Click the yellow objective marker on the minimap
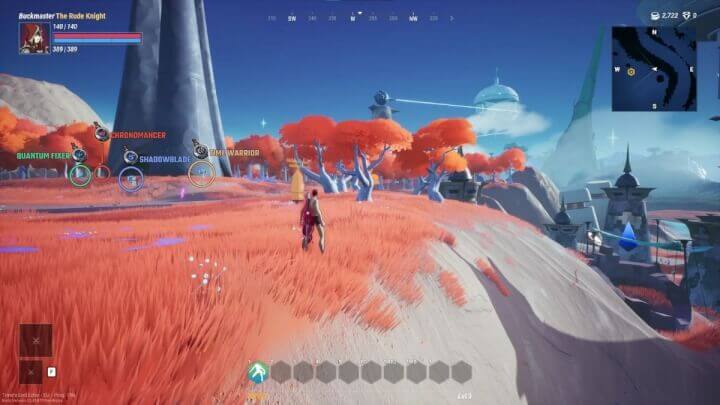 [x=631, y=72]
